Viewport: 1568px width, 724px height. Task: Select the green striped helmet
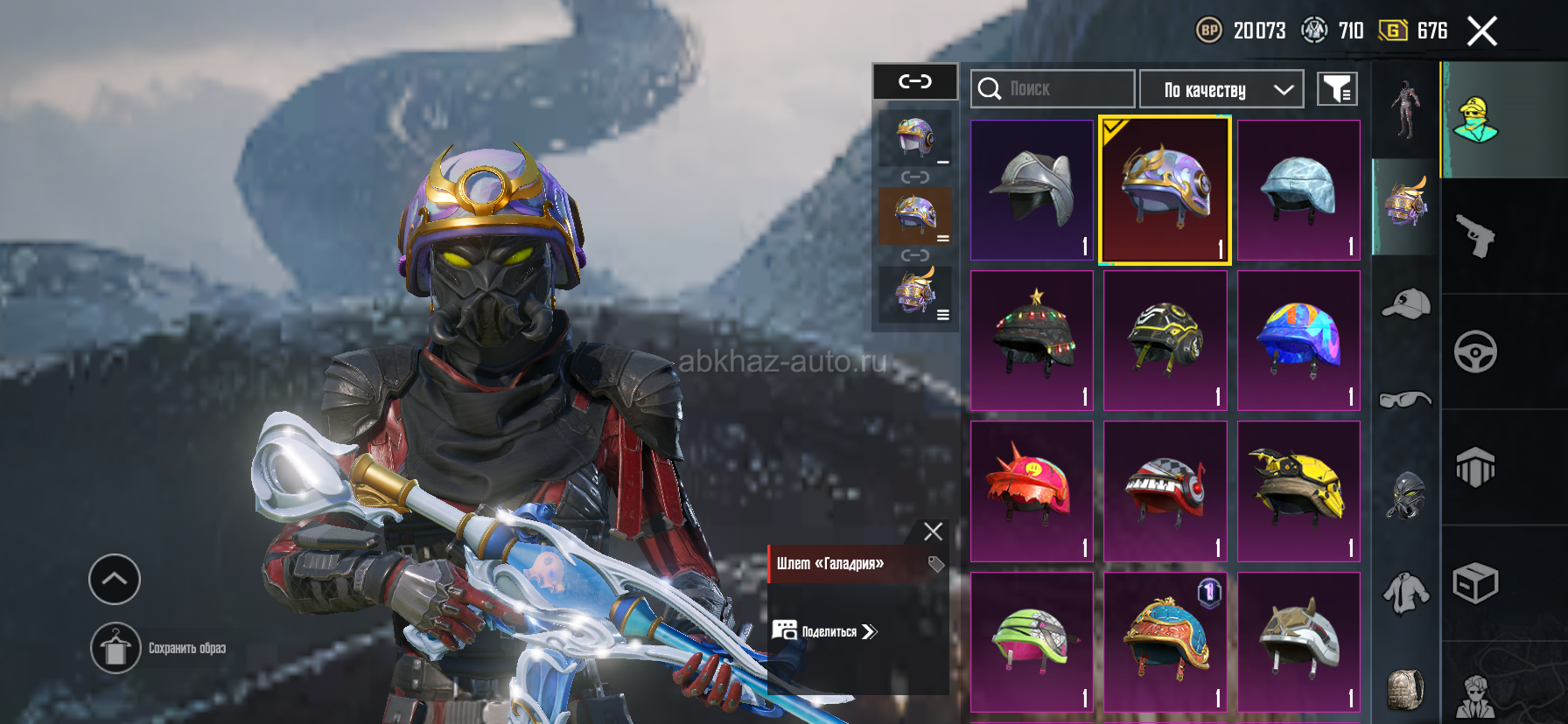point(1032,641)
